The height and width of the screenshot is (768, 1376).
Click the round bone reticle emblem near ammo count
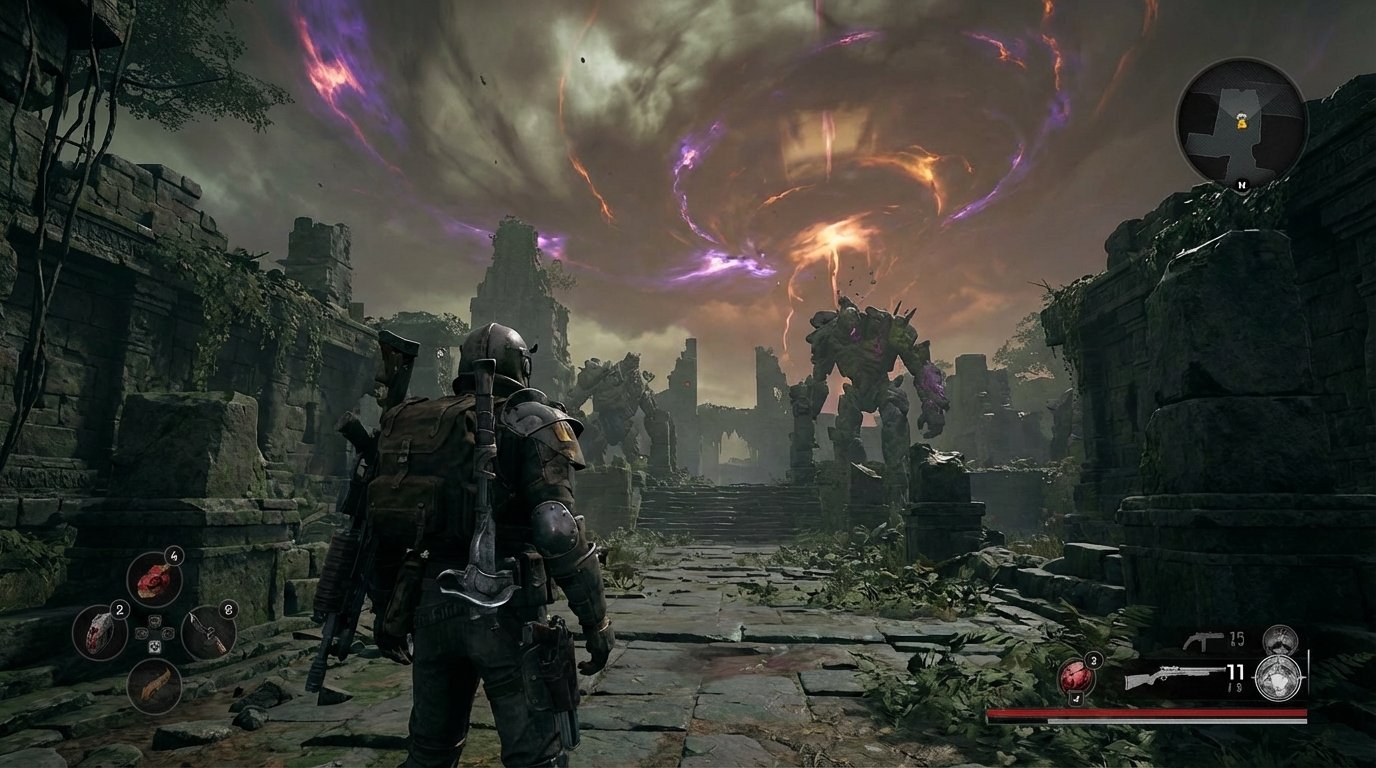(x=1277, y=676)
